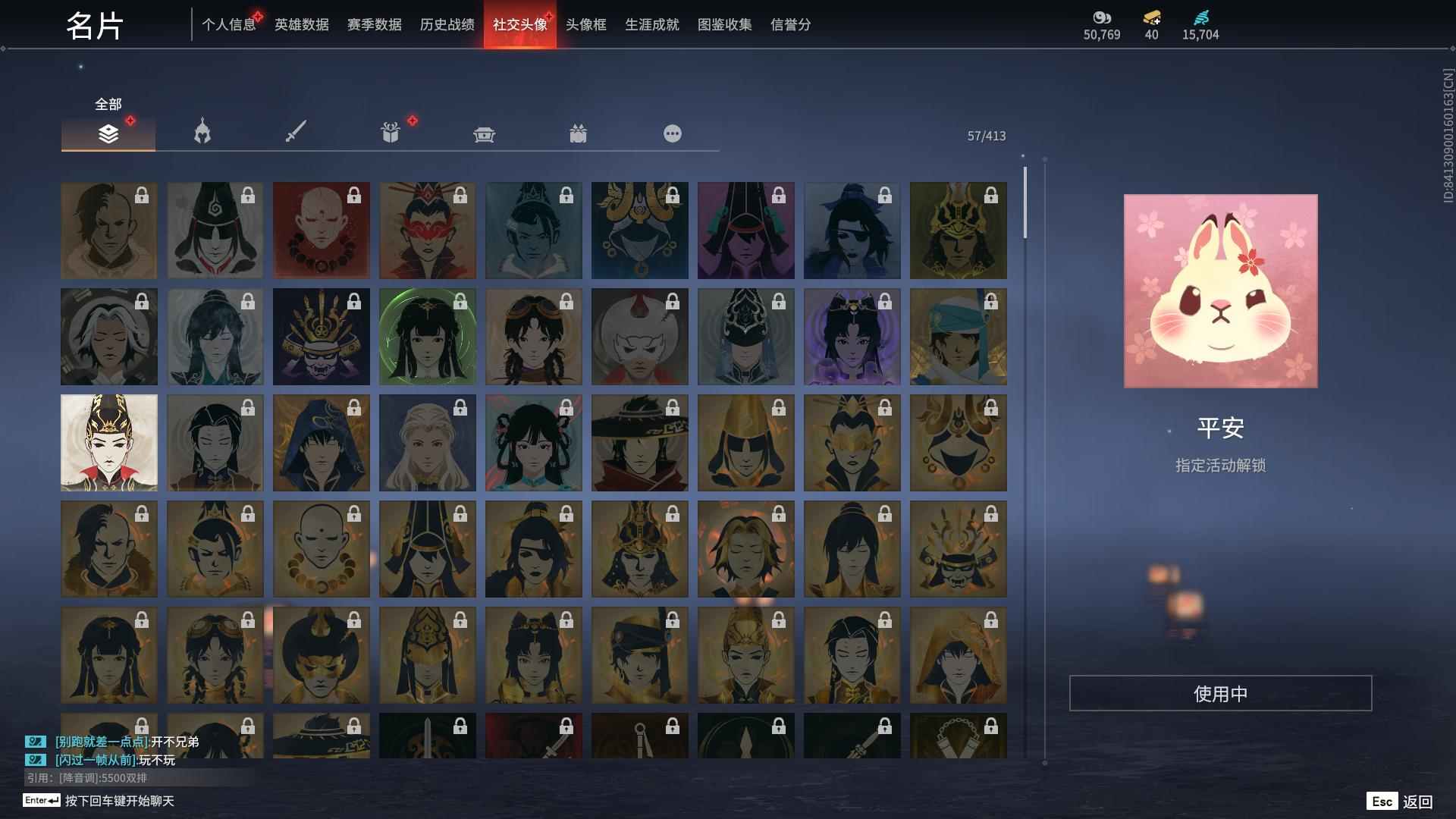The image size is (1456, 819).
Task: Select the treasure chest filter icon
Action: click(x=485, y=133)
